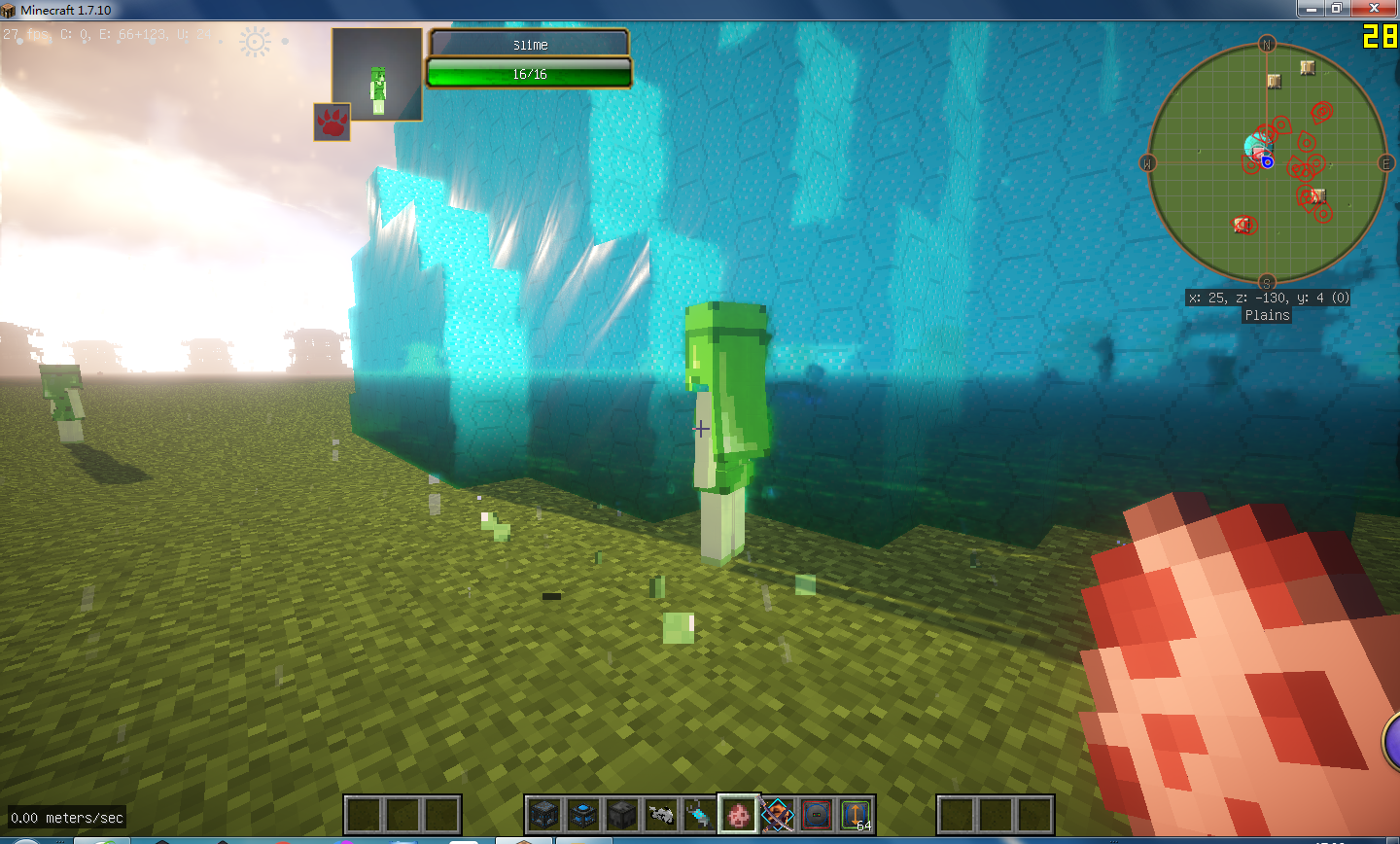This screenshot has width=1400, height=844.
Task: Click the Slime target portrait
Action: (x=377, y=75)
